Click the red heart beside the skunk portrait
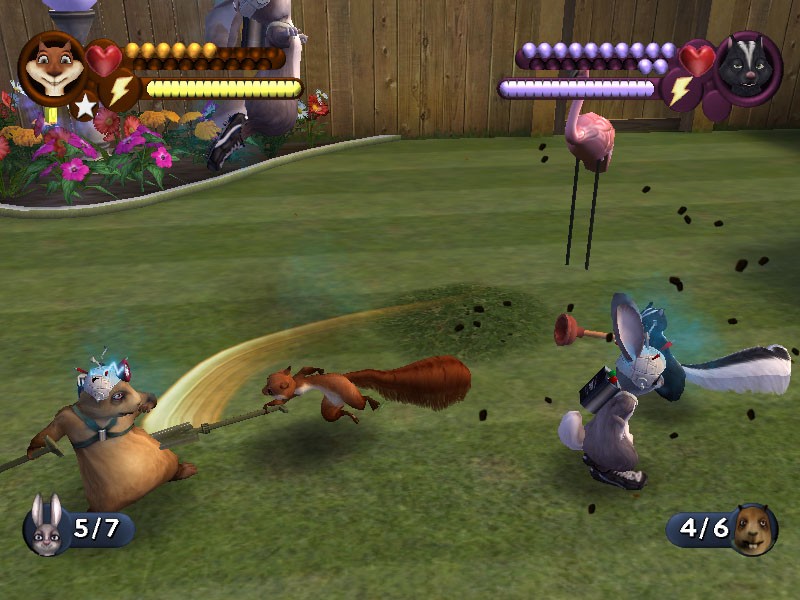This screenshot has height=600, width=800. (x=697, y=59)
